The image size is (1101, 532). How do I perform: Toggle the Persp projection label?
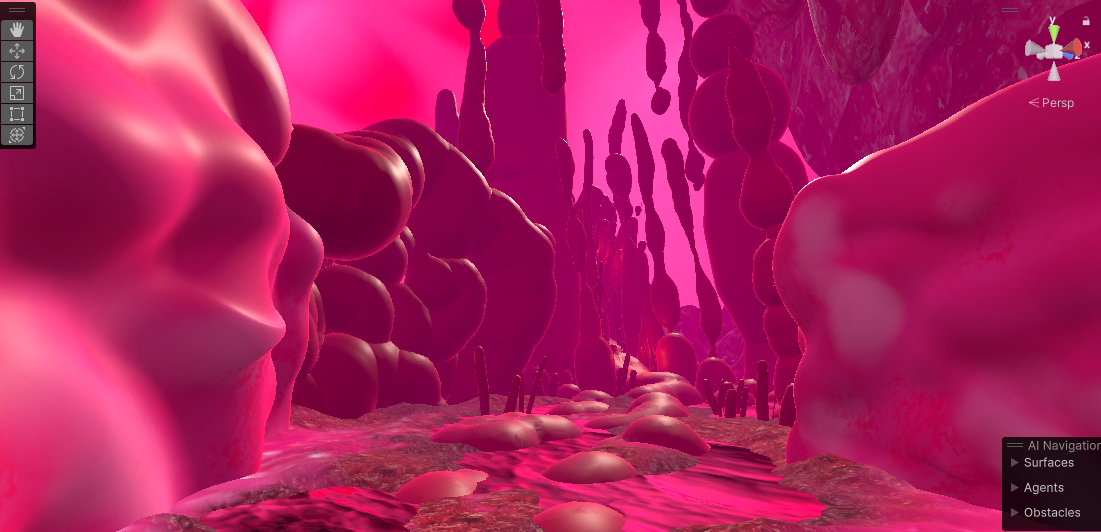(1050, 102)
